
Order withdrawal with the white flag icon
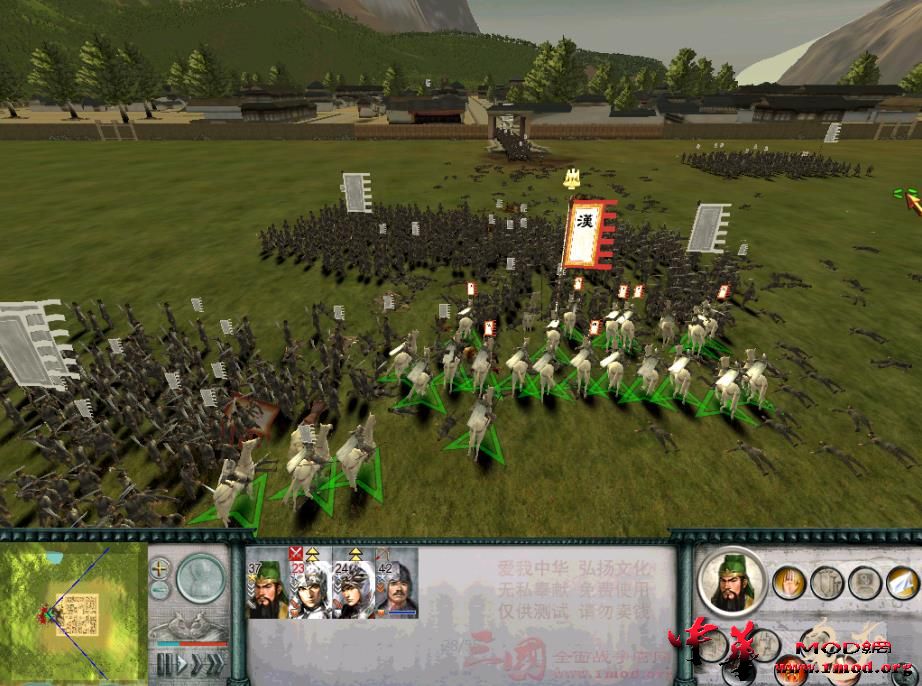[x=903, y=581]
